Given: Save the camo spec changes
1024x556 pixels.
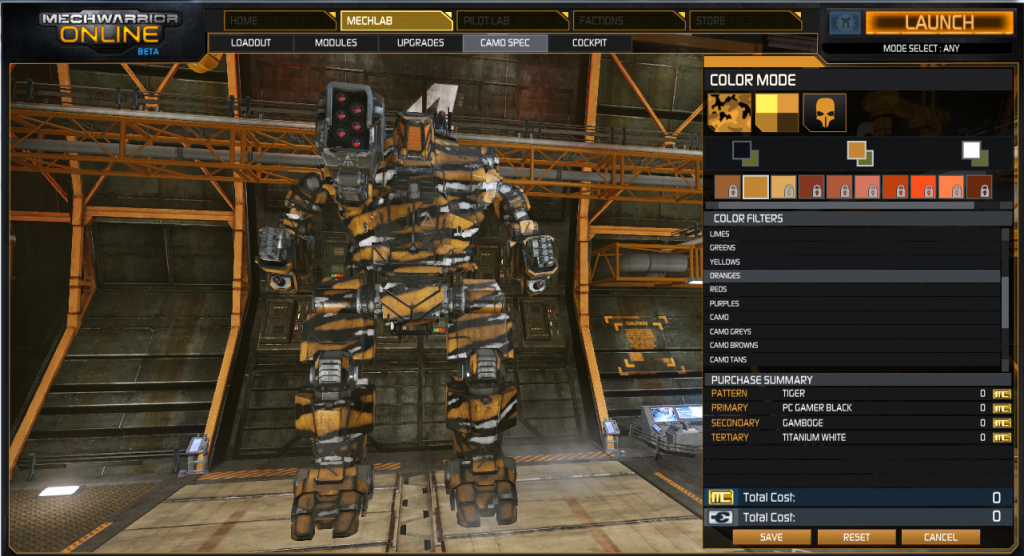Looking at the screenshot, I should click(x=771, y=537).
